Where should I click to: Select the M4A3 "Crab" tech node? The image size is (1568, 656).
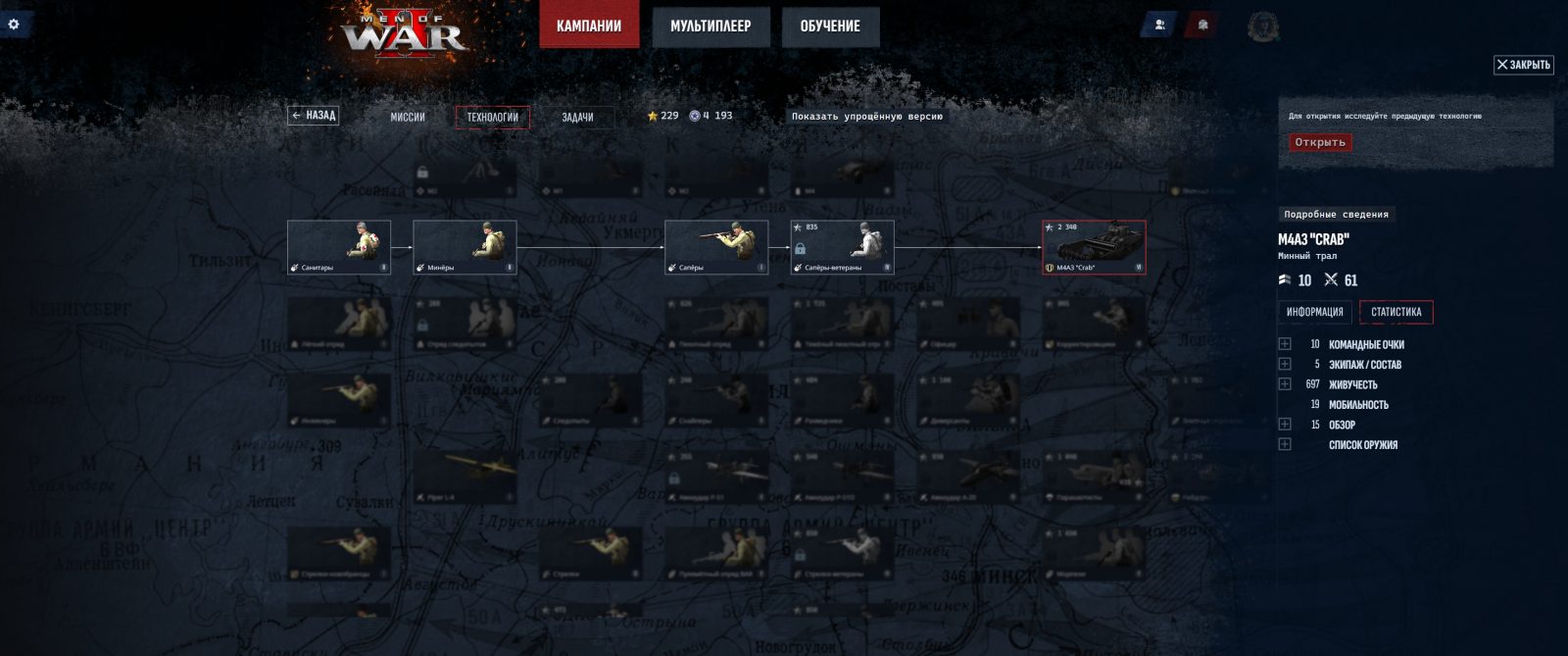pos(1094,246)
